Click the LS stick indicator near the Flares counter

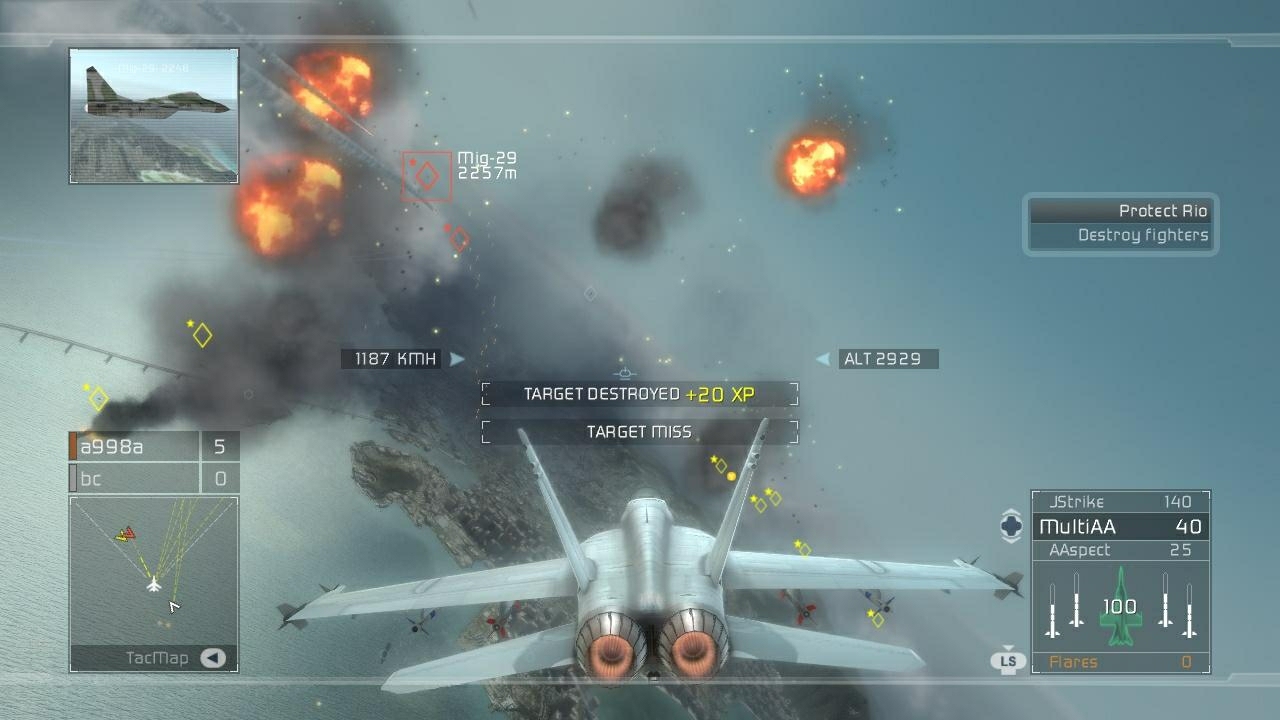click(1009, 660)
